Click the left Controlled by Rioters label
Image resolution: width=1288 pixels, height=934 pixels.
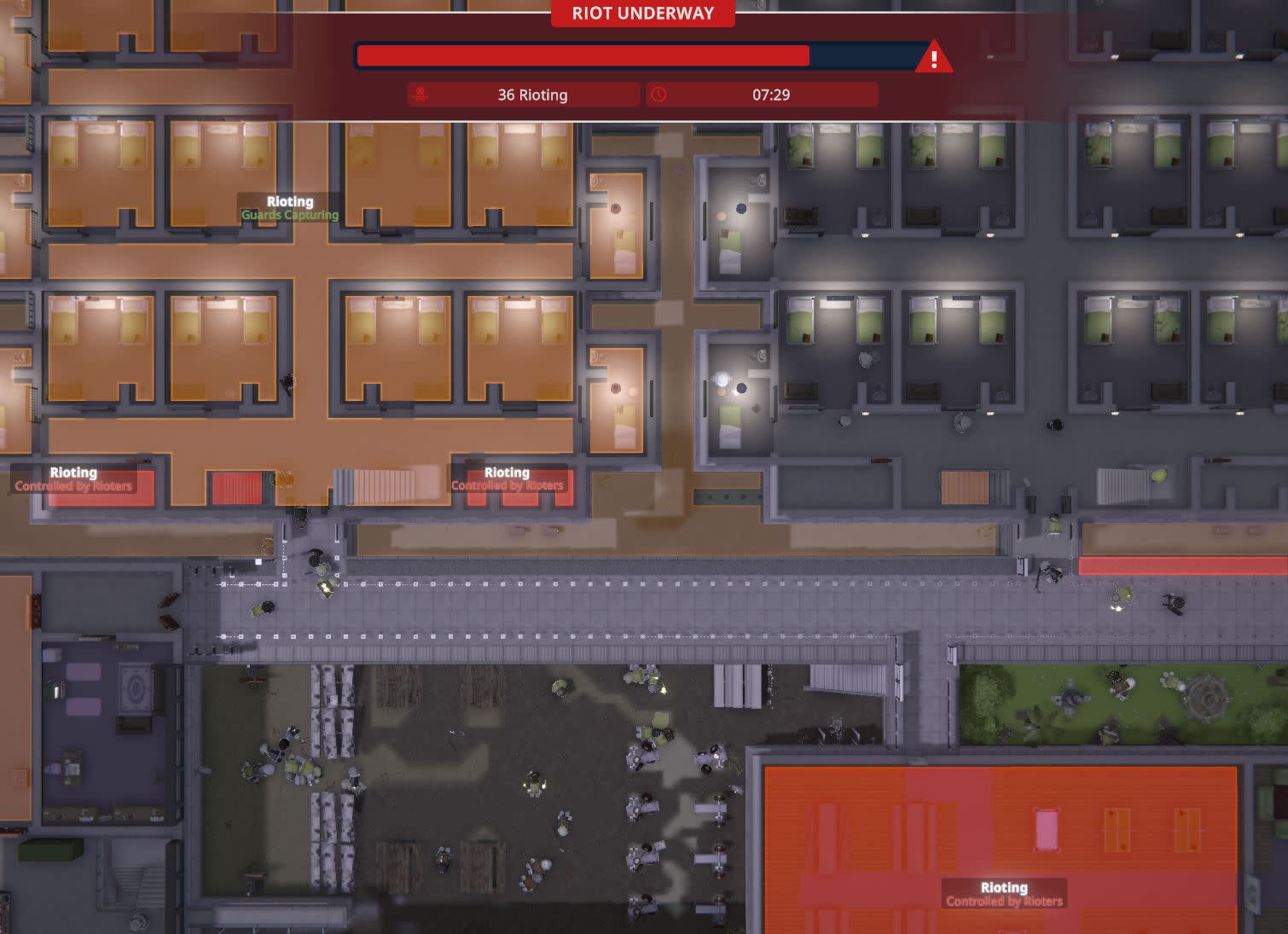click(73, 484)
